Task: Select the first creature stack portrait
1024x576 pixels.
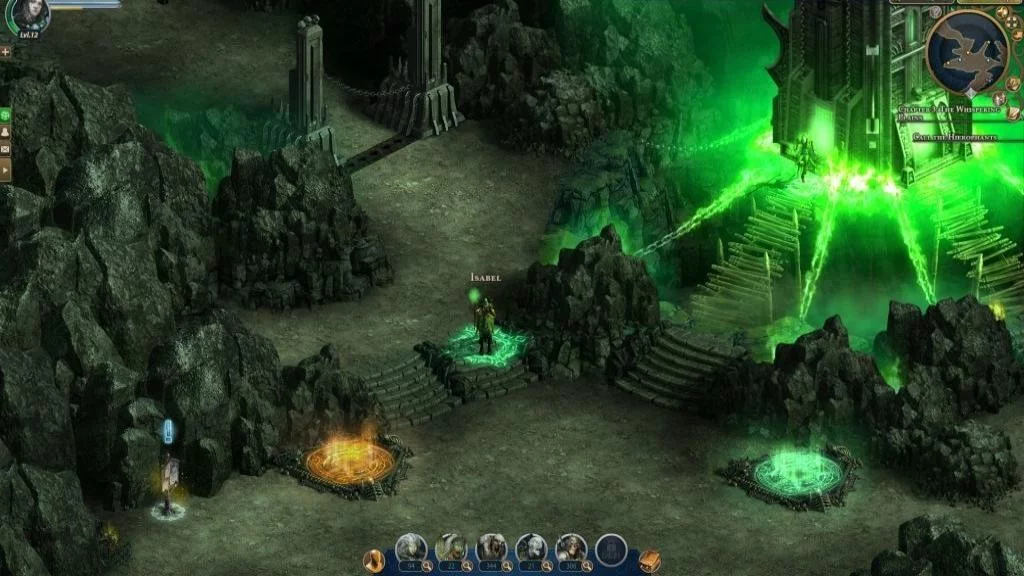Action: 411,547
